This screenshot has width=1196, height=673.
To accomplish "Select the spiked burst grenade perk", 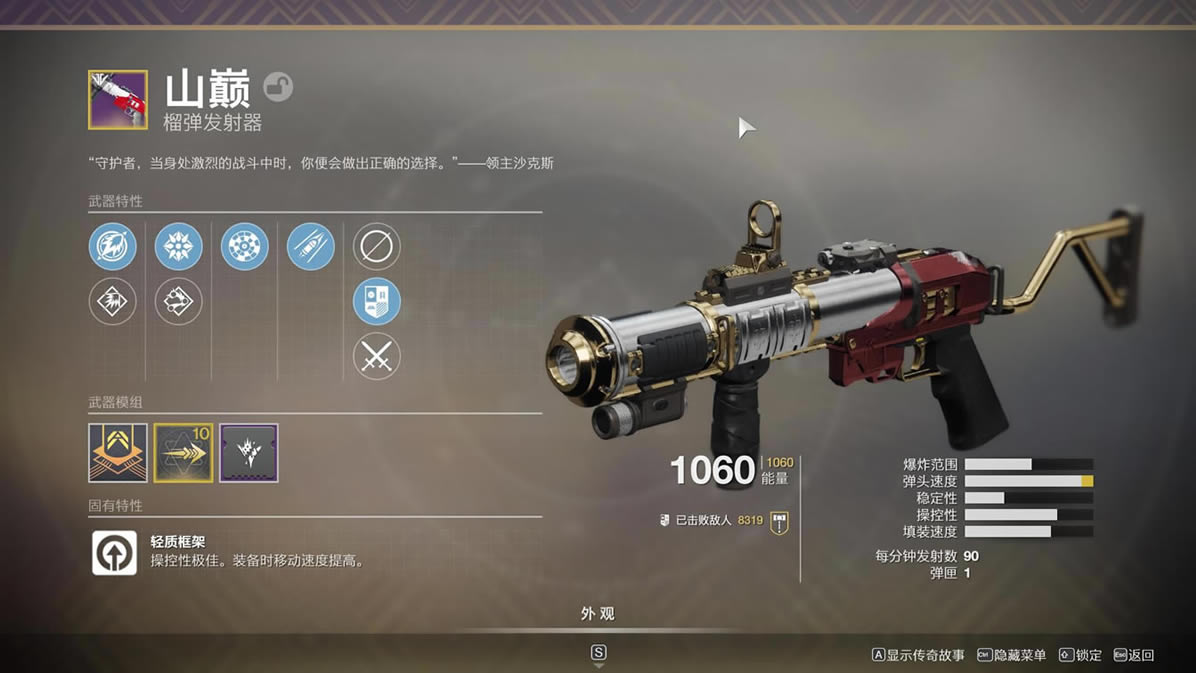I will pos(179,246).
